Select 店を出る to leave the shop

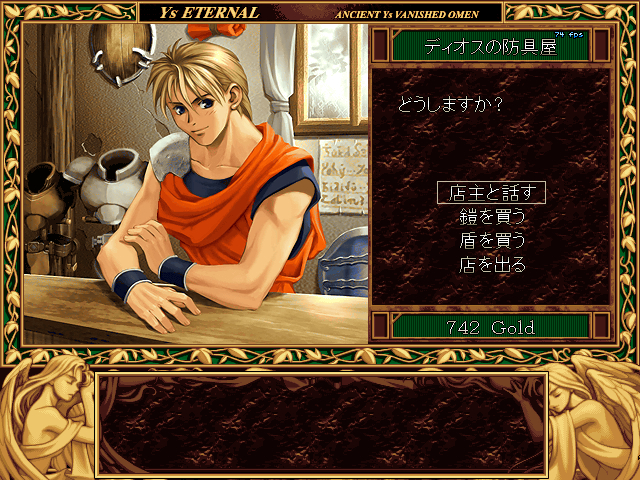point(491,265)
